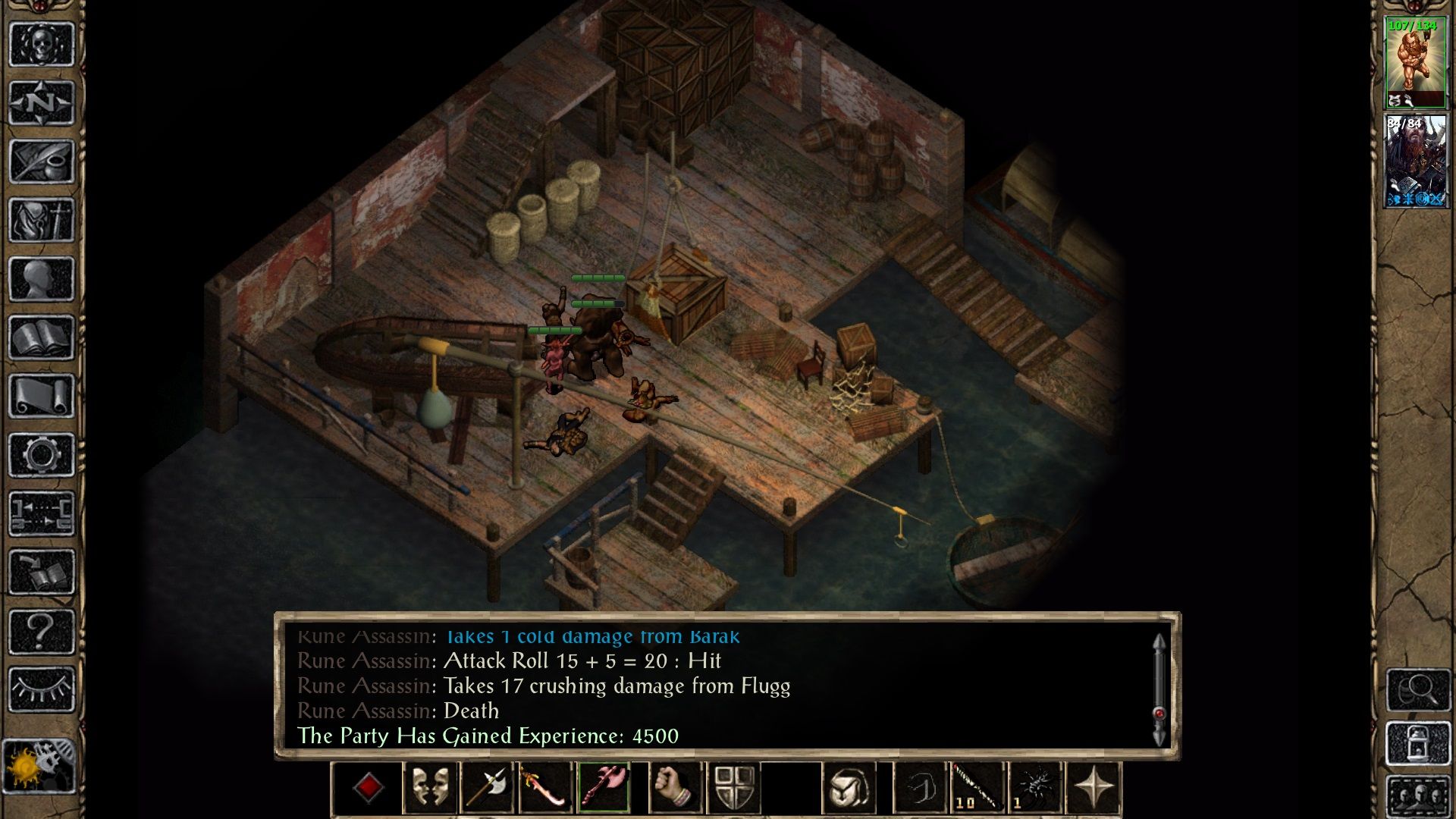Viewport: 1456px width, 819px height.
Task: Open the mage spellbook
Action: [x=41, y=338]
